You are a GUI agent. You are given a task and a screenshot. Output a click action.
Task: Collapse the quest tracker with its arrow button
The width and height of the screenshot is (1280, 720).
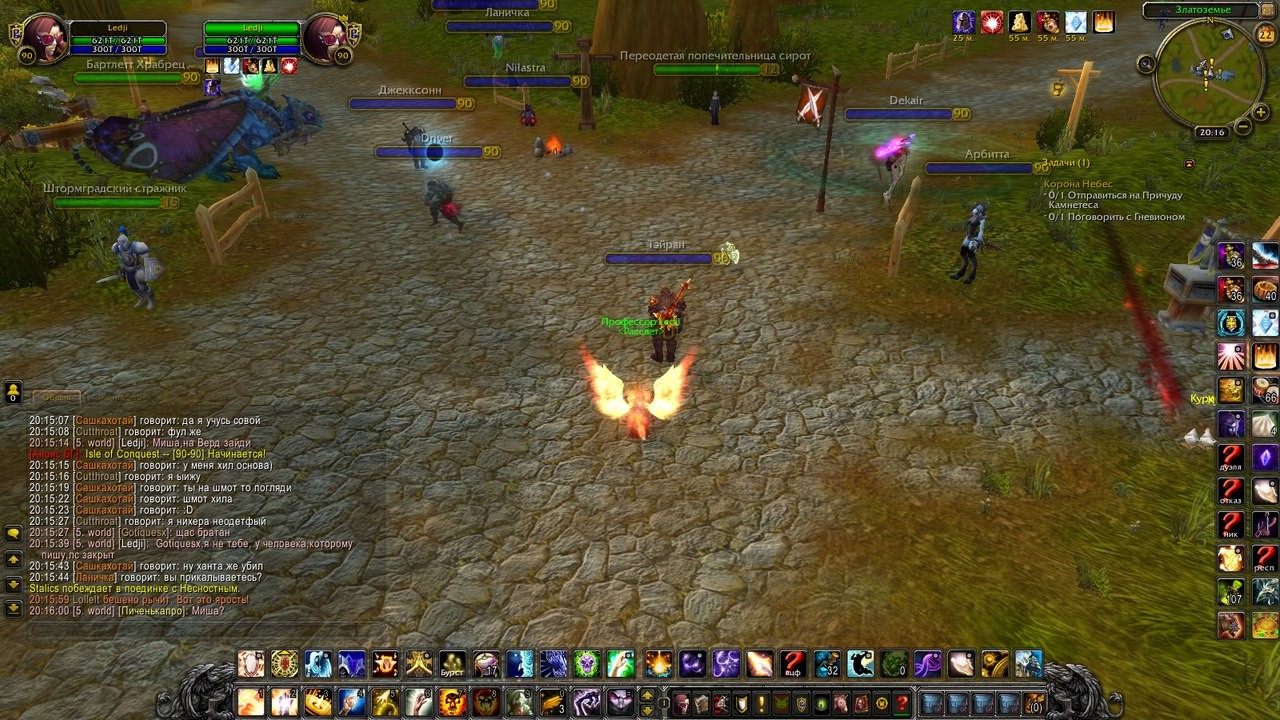click(1189, 163)
